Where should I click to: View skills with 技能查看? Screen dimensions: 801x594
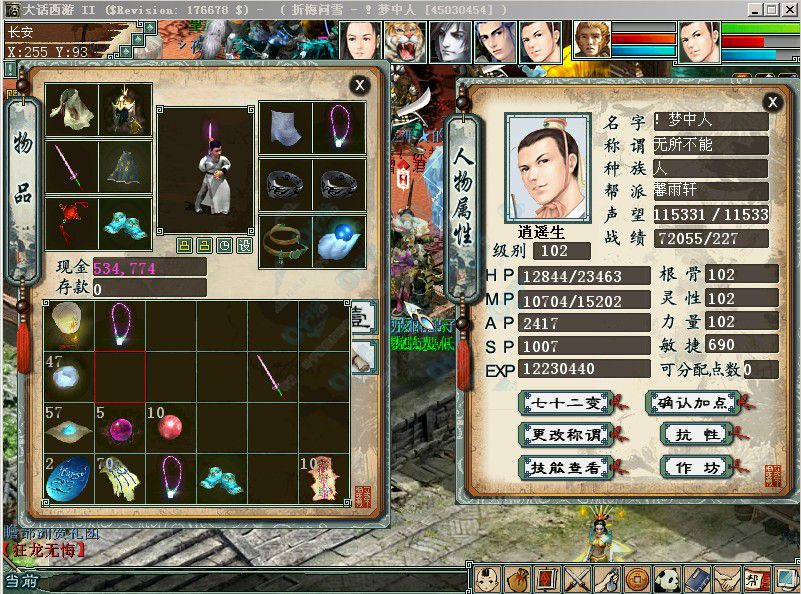(565, 467)
